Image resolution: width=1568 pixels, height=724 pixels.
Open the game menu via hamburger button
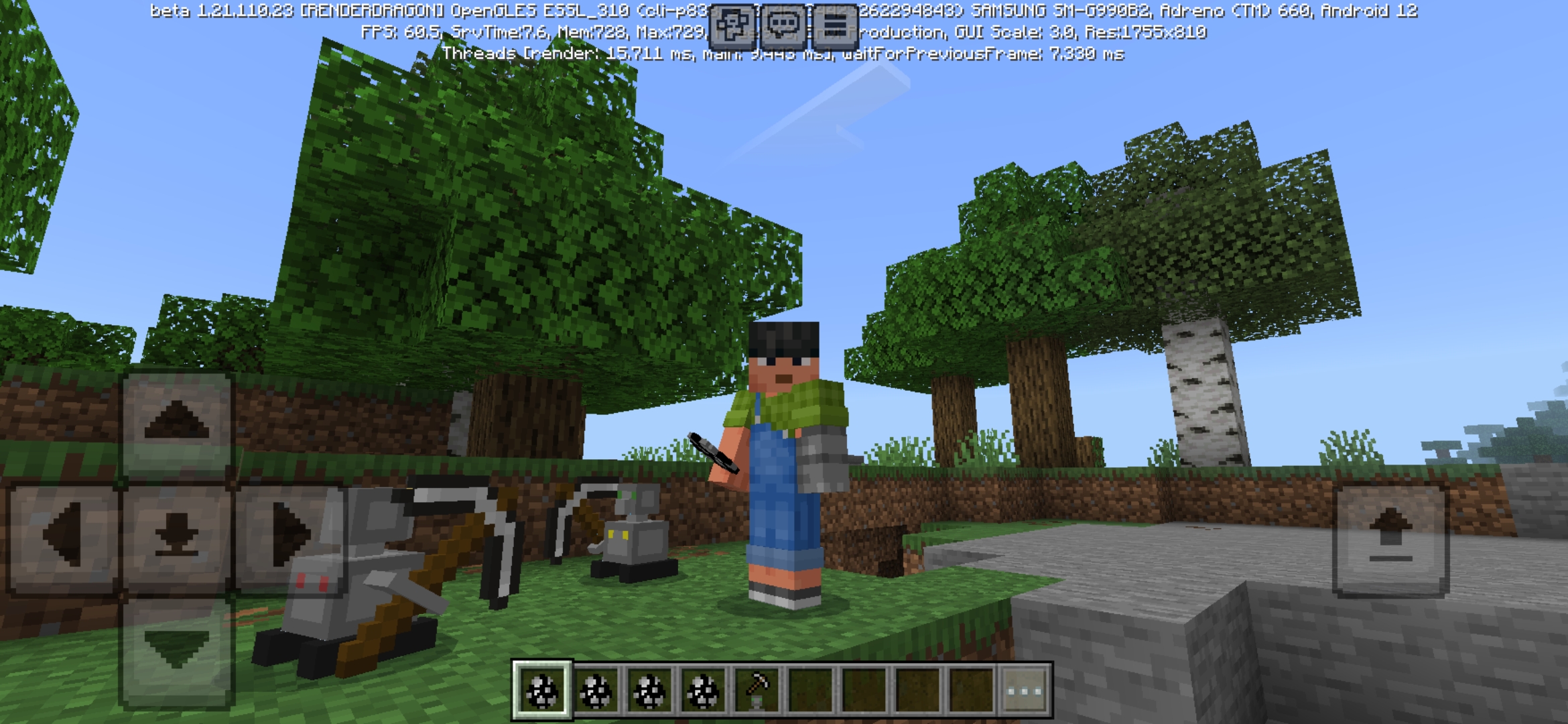click(x=833, y=25)
